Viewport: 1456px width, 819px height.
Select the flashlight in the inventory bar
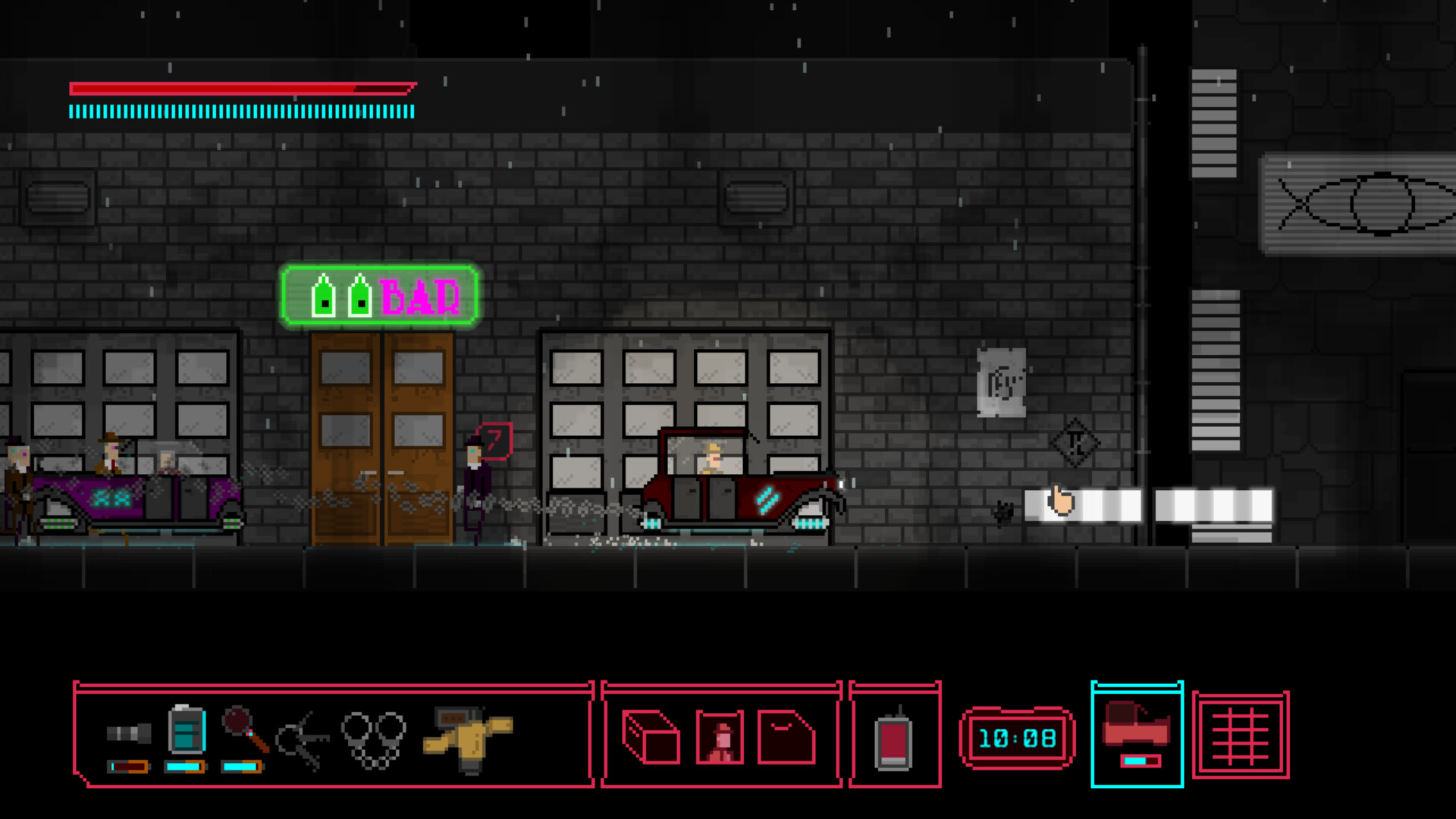129,734
